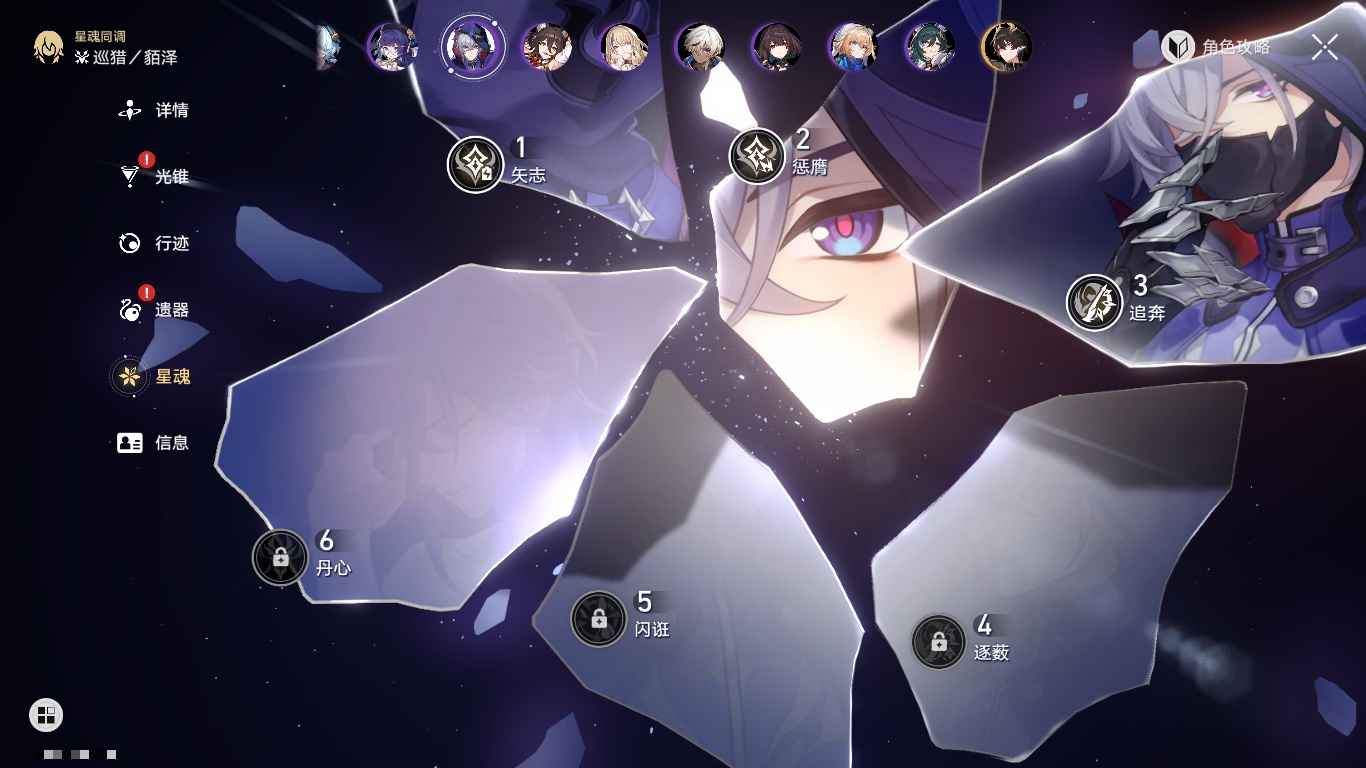Open the 信息 character info tab
1366x768 pixels.
[155, 442]
